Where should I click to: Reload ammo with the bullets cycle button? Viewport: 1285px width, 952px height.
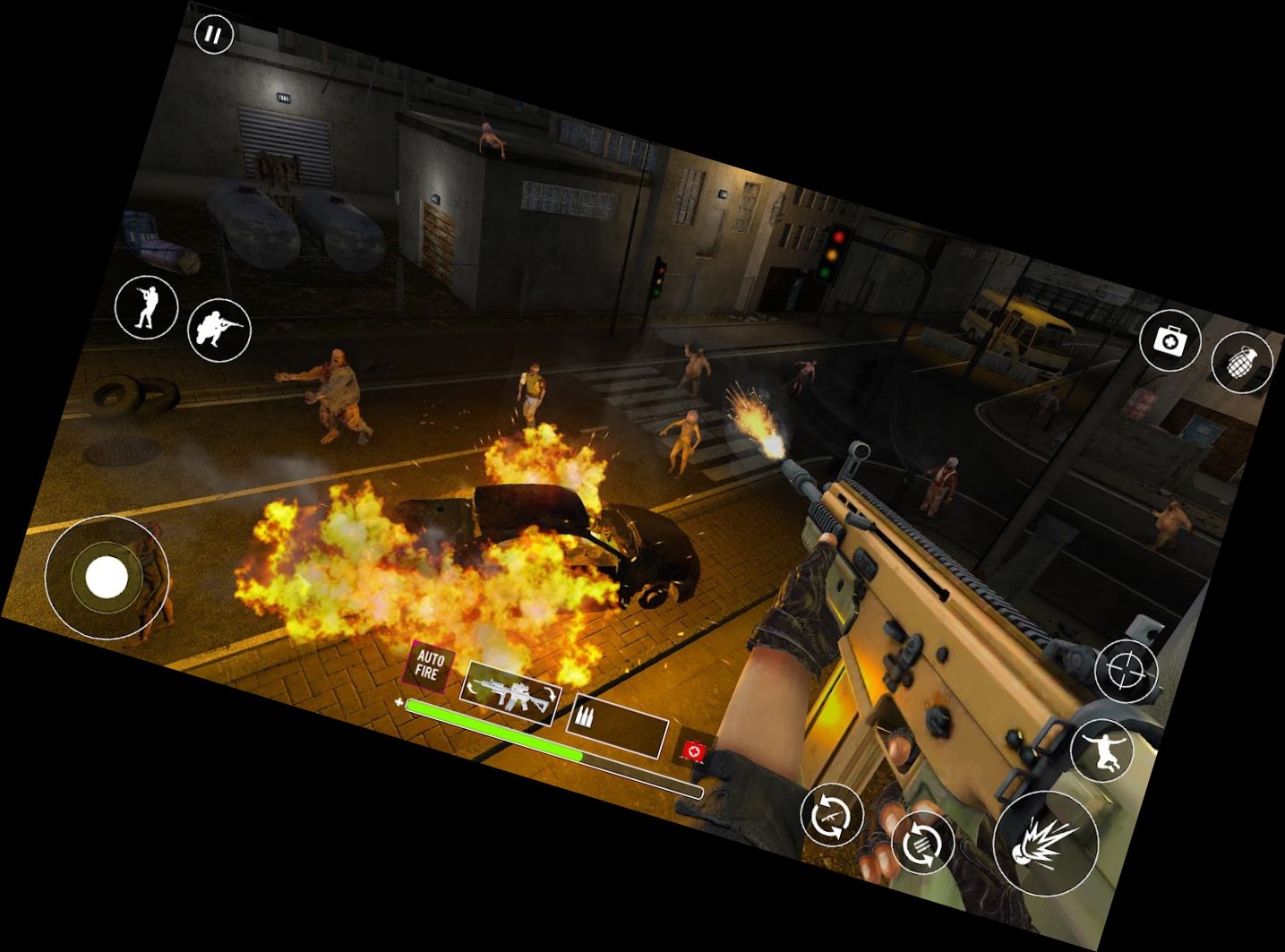pyautogui.click(x=922, y=843)
